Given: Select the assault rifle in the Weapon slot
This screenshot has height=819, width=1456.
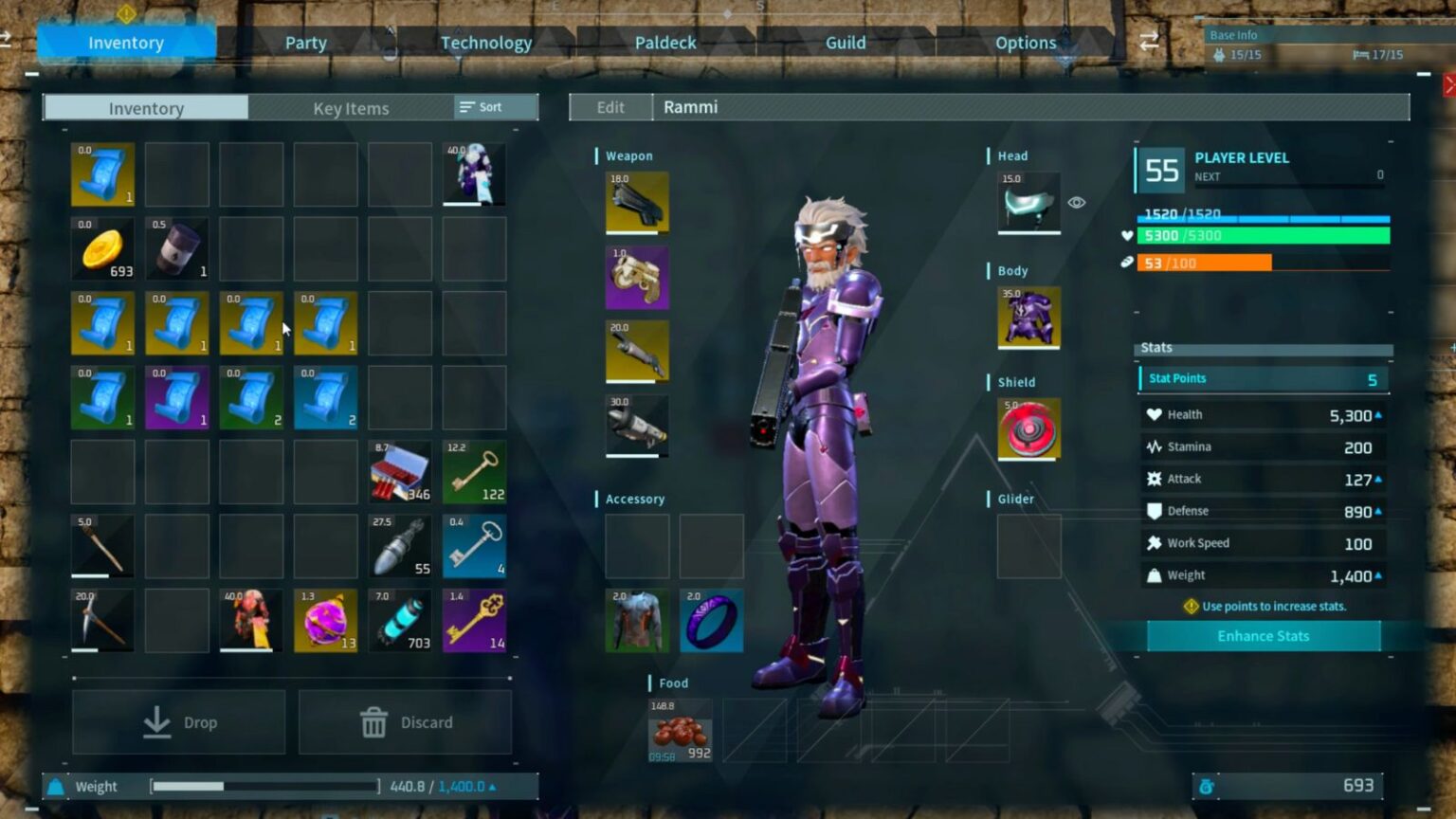Looking at the screenshot, I should tap(636, 202).
